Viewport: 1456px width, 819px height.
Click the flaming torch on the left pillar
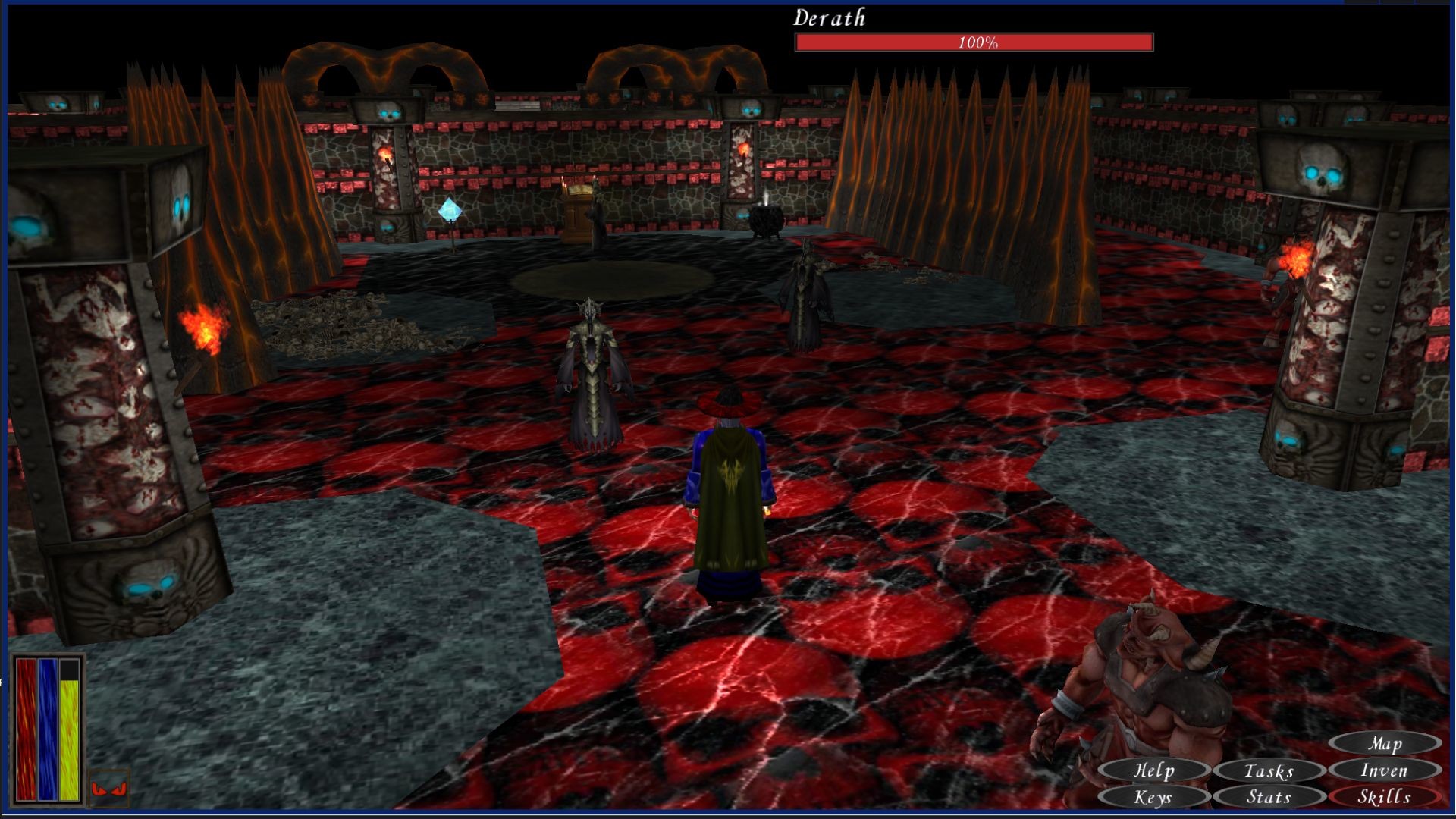click(205, 326)
